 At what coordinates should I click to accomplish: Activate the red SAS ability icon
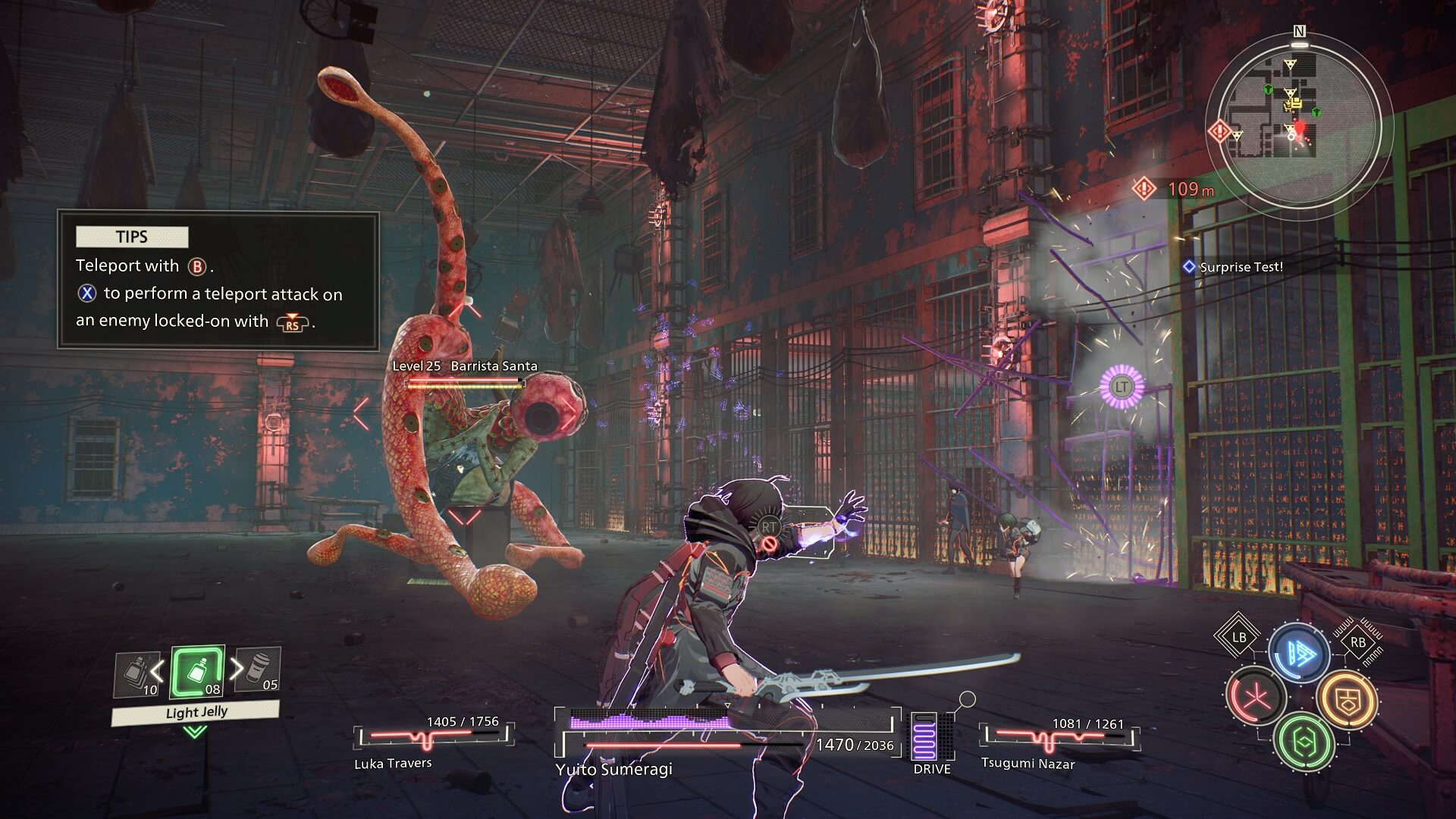pos(1256,695)
